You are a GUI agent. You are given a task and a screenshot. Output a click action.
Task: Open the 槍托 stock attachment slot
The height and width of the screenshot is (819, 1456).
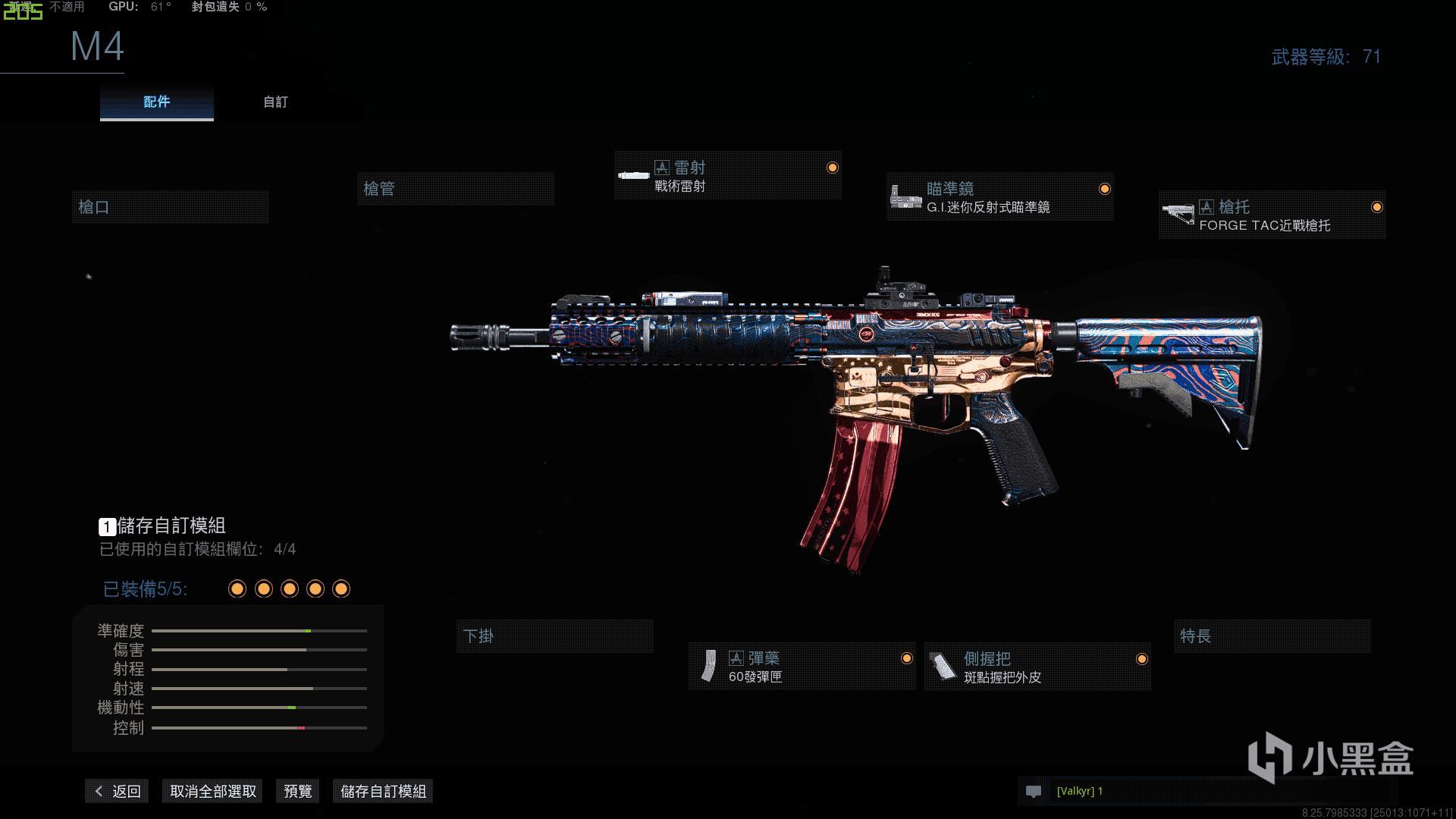pos(1272,215)
